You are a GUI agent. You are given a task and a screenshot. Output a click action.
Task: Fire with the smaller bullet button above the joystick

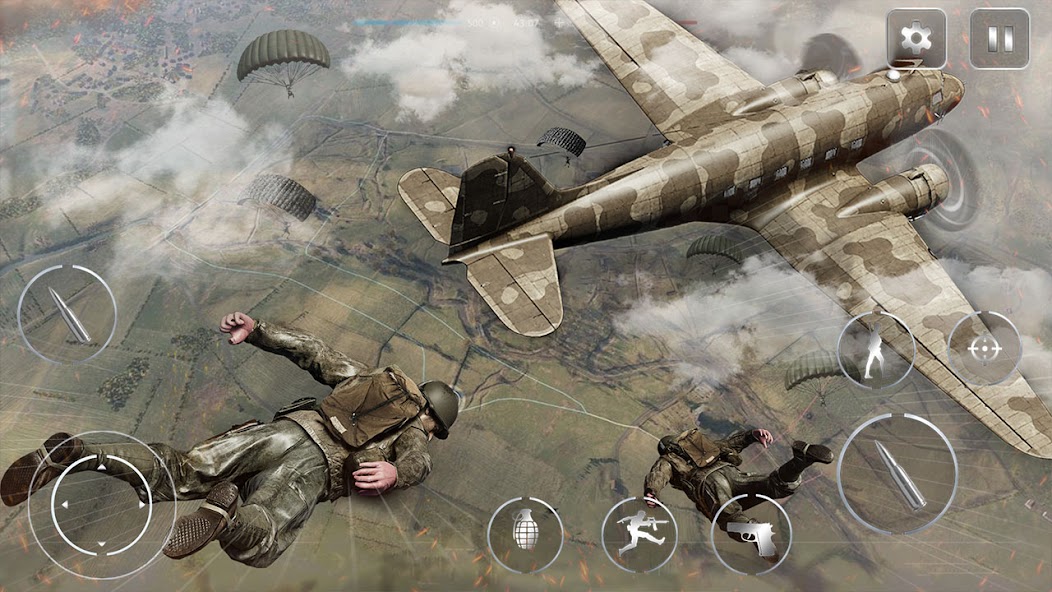click(x=67, y=314)
